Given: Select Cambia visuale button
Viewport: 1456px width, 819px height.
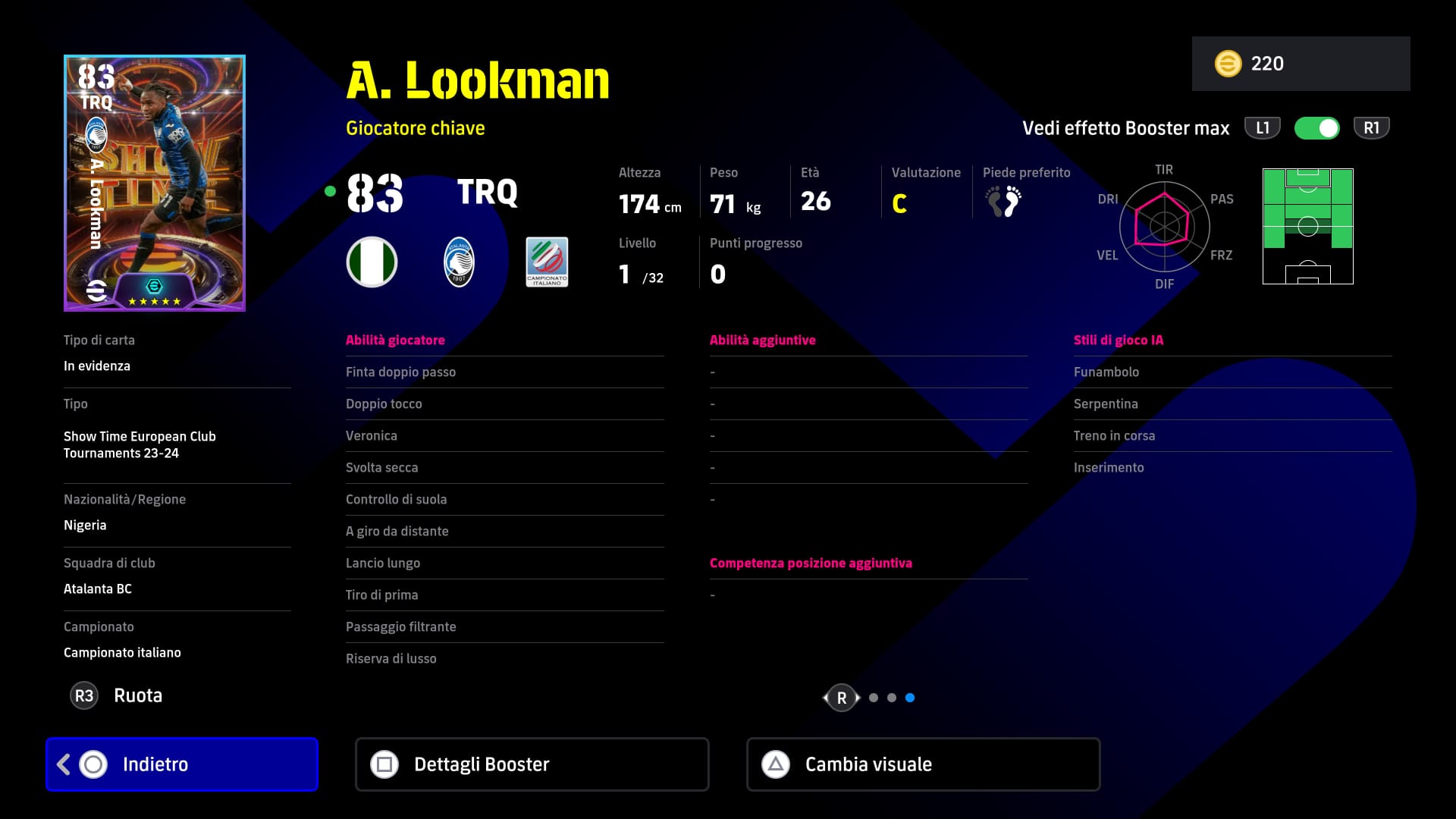Looking at the screenshot, I should tap(923, 764).
